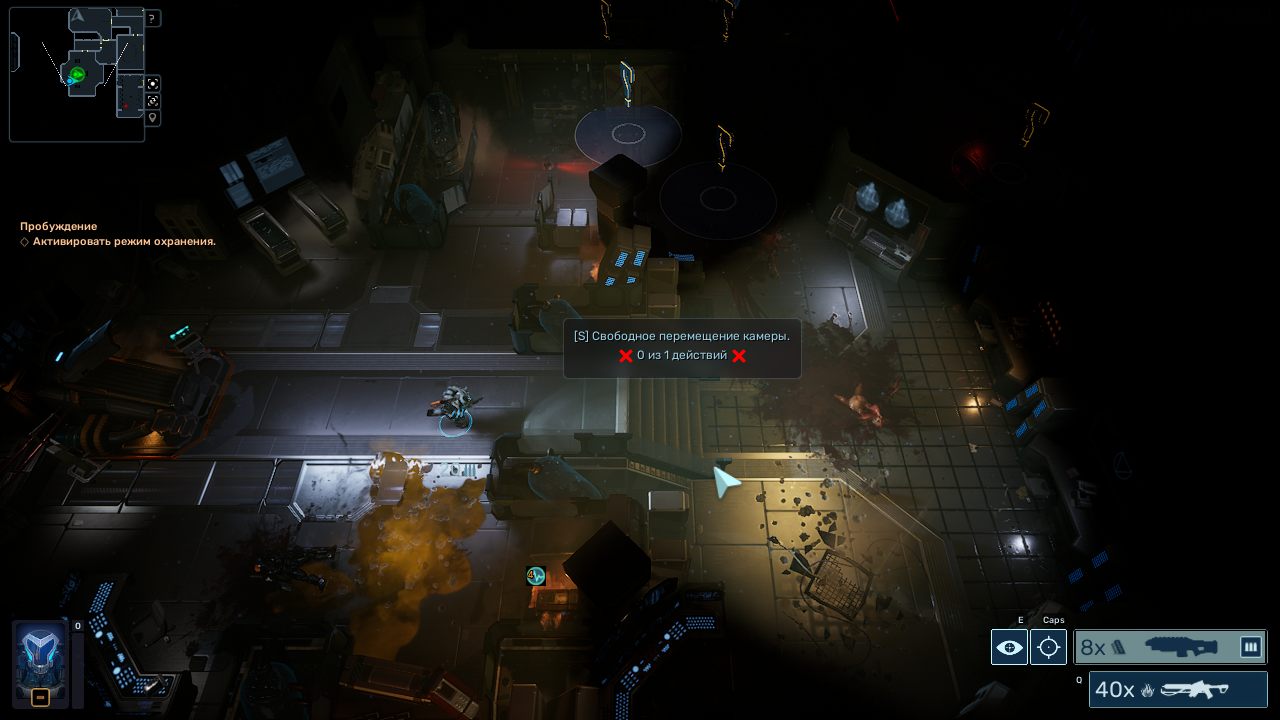1280x720 pixels.
Task: Center the map using the focus-dot button
Action: [152, 83]
